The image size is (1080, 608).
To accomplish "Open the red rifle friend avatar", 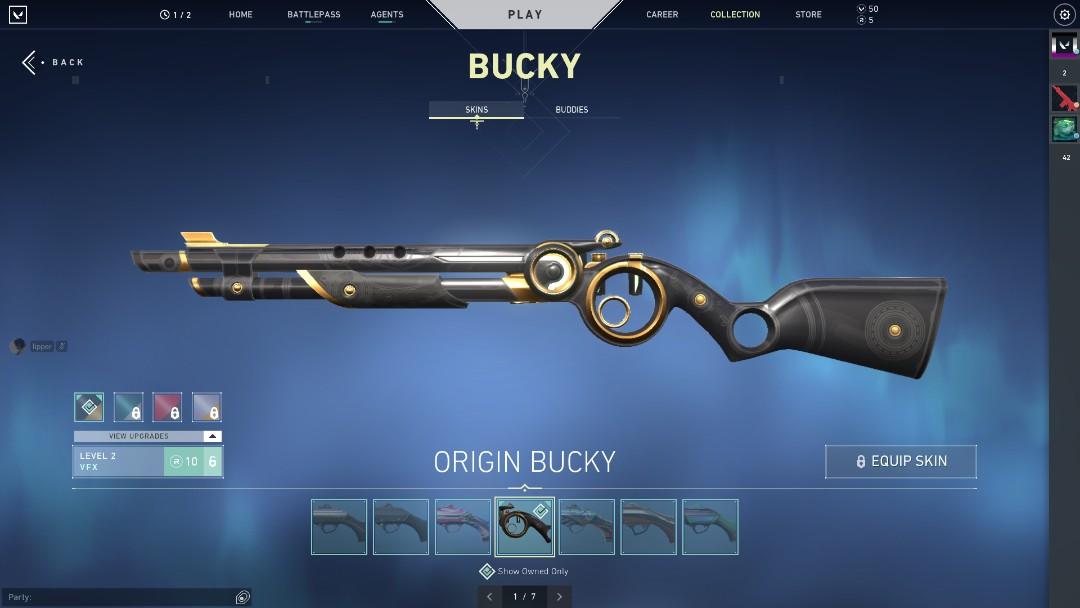I will [1064, 98].
